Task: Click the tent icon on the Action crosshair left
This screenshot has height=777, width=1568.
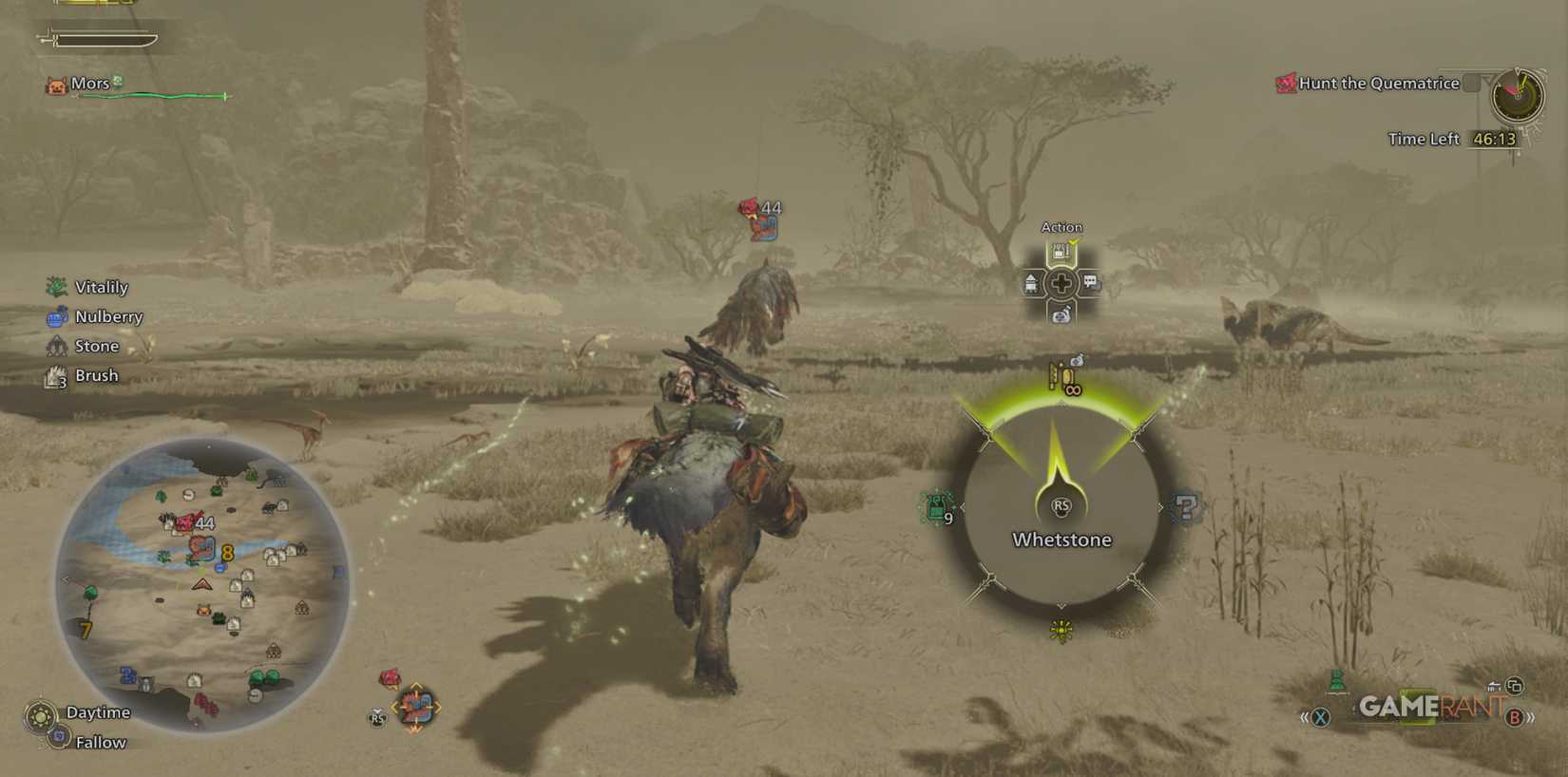Action: pyautogui.click(x=1031, y=281)
